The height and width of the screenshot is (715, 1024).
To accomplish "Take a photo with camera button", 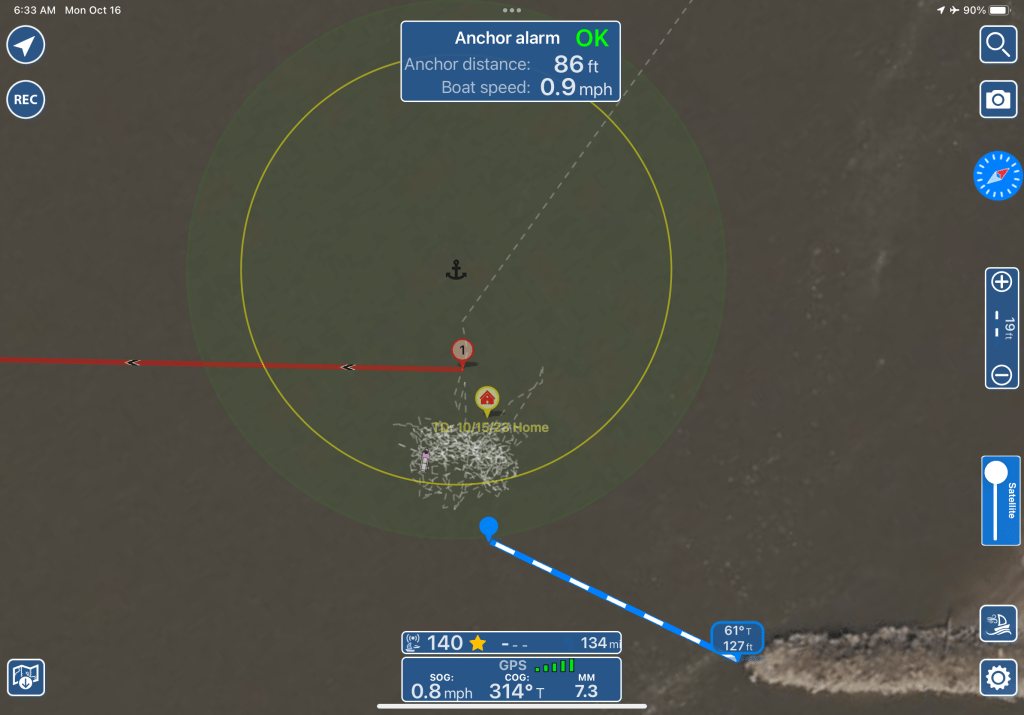I will [998, 100].
